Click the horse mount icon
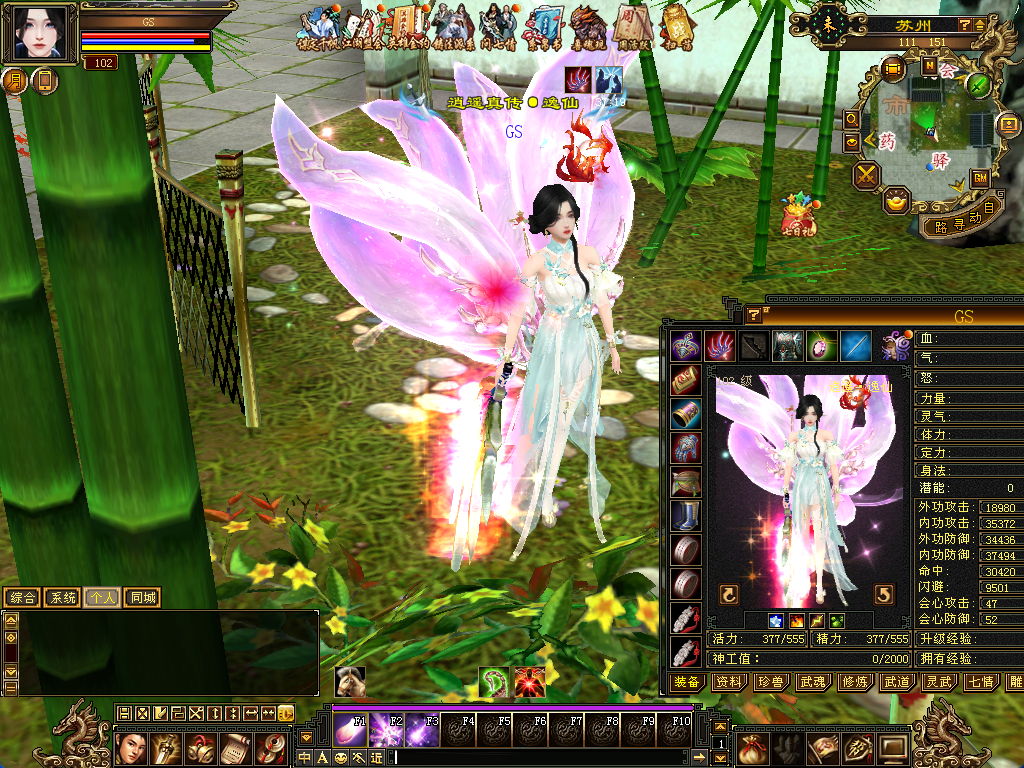Viewport: 1024px width, 768px height. tap(349, 681)
